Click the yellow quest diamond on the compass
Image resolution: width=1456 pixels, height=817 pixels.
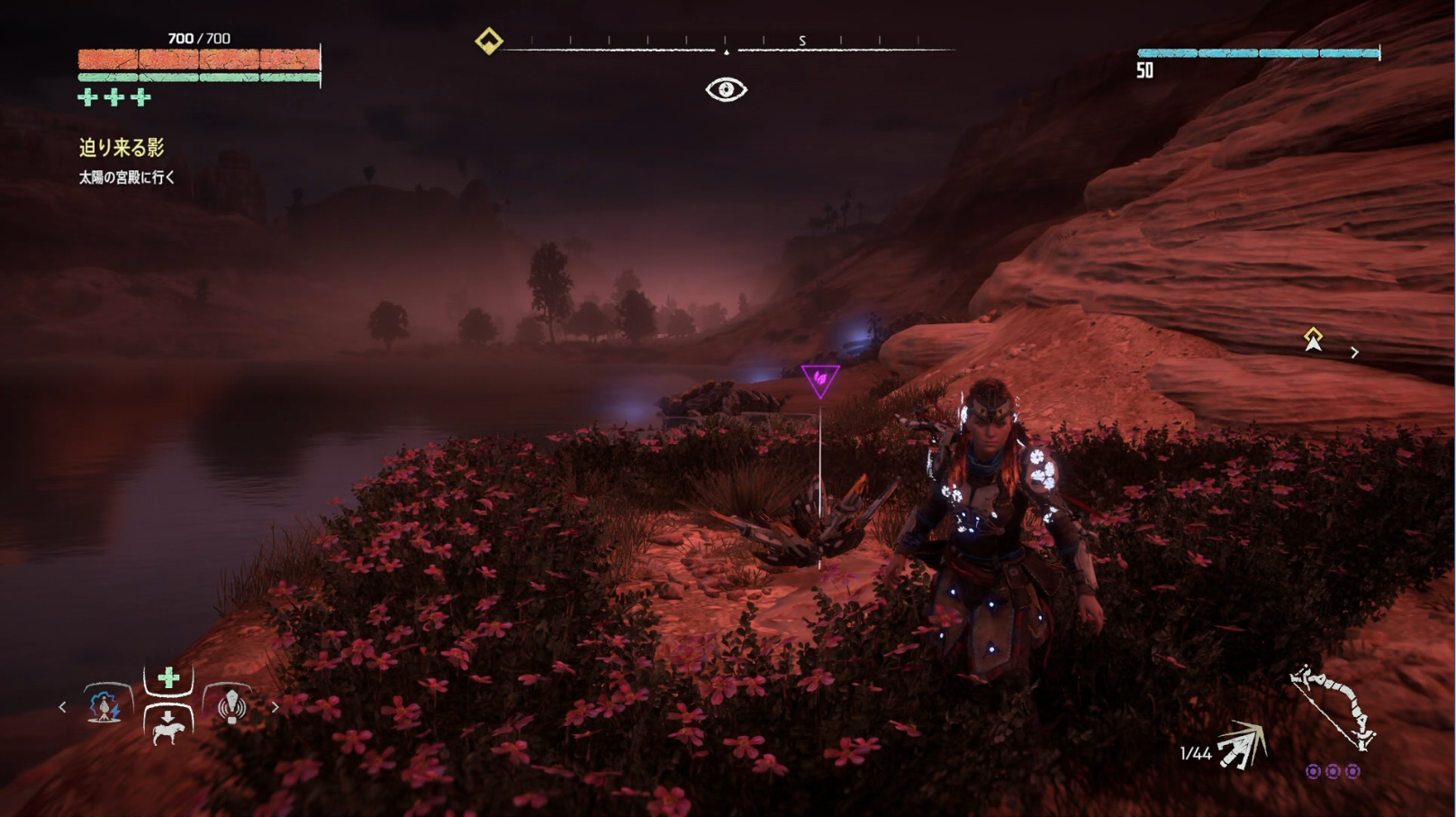click(x=489, y=41)
